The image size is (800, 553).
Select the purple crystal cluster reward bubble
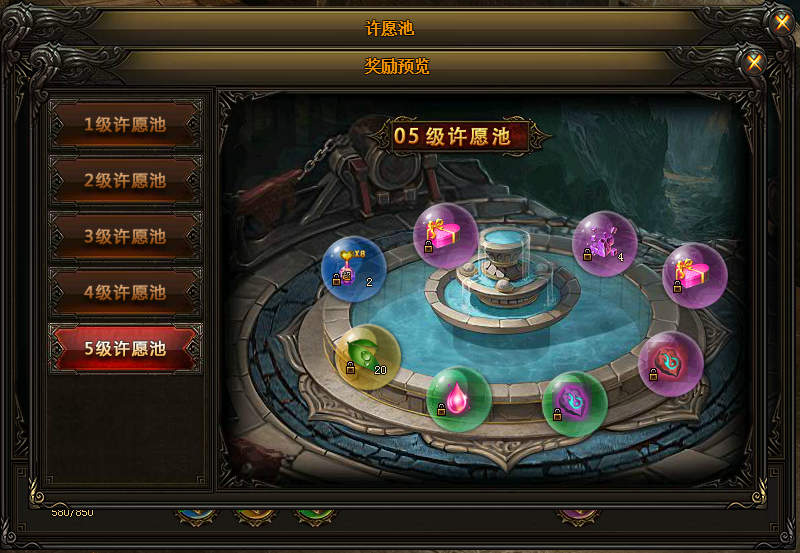click(x=604, y=243)
